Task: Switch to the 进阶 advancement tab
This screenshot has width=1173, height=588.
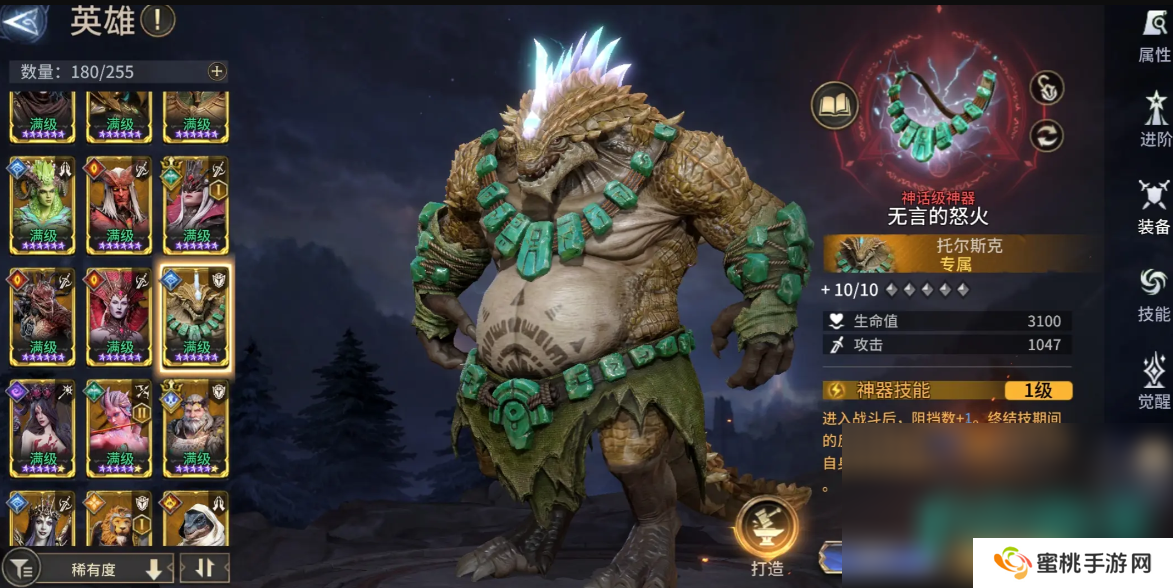Action: click(x=1154, y=120)
